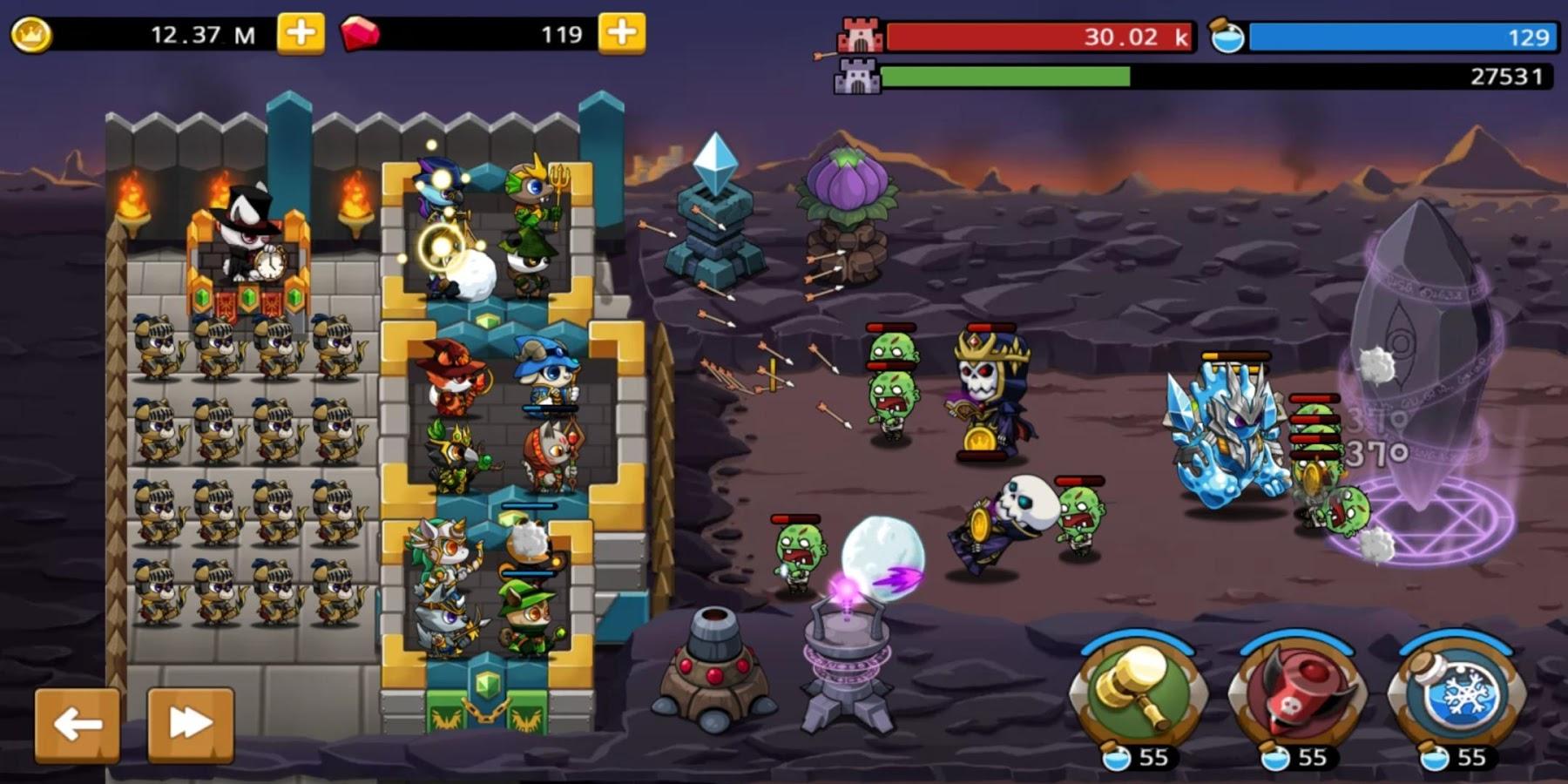Select the enemy castle icon near red bar
The image size is (1568, 784).
pos(859,36)
